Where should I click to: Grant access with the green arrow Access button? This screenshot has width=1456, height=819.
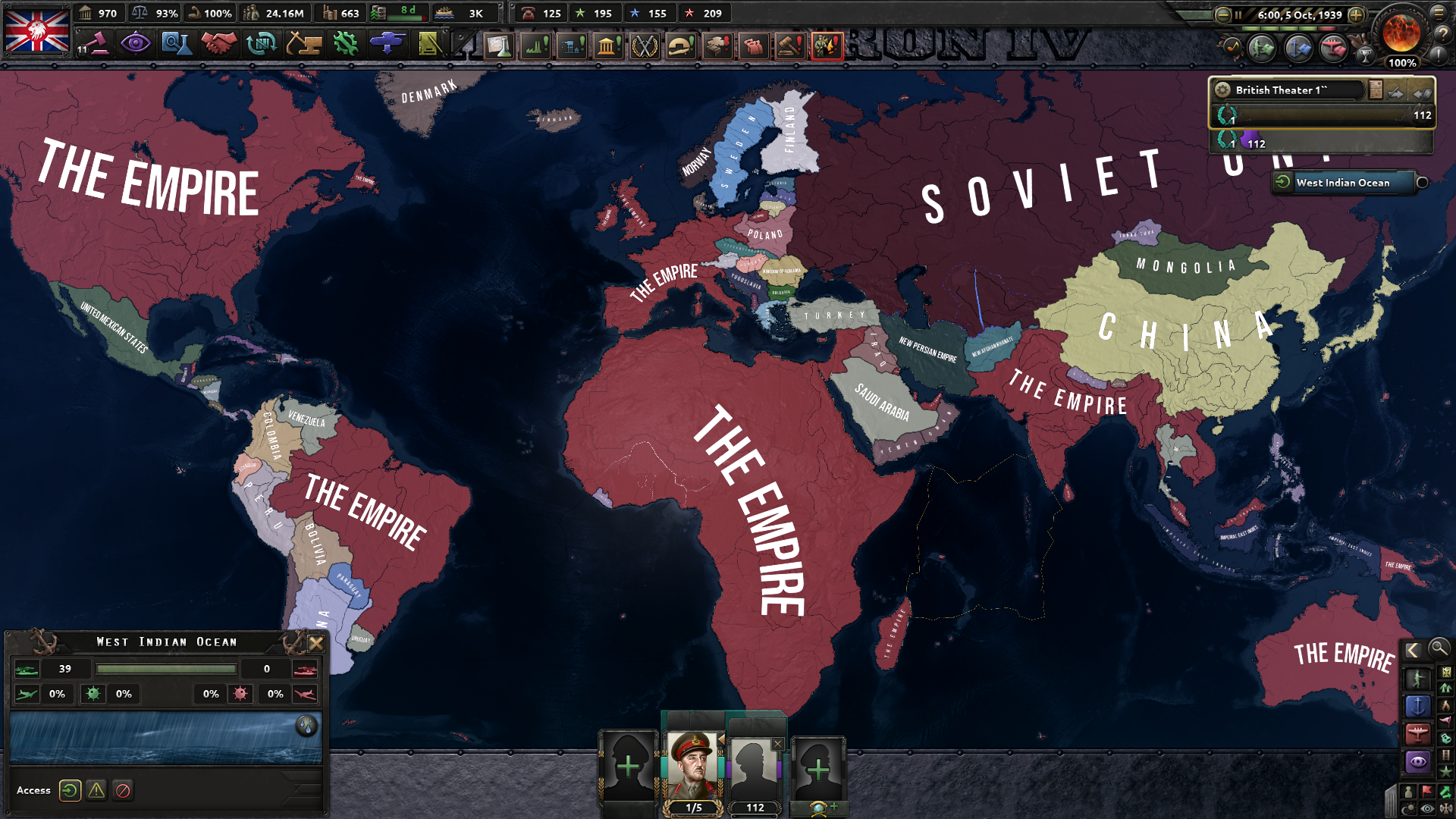71,791
